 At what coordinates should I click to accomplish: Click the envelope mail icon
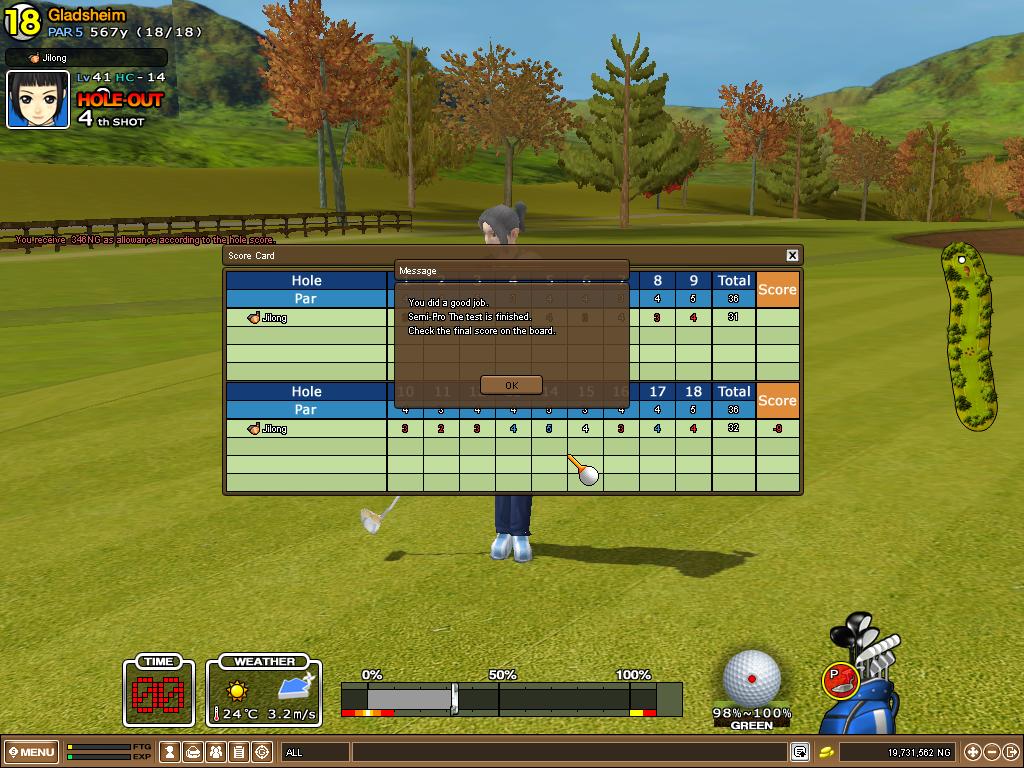[x=193, y=752]
